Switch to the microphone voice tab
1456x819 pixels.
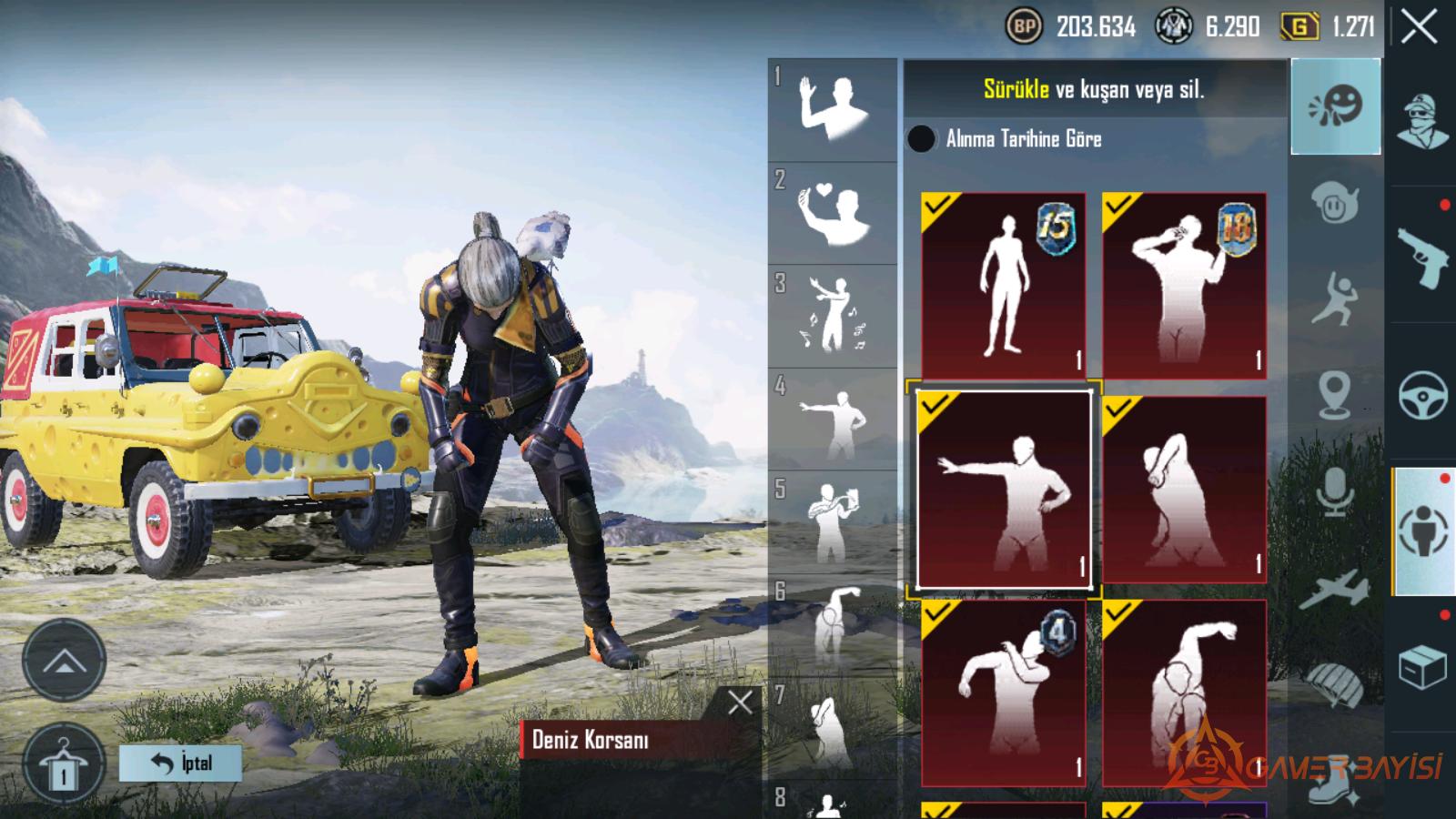pos(1335,492)
